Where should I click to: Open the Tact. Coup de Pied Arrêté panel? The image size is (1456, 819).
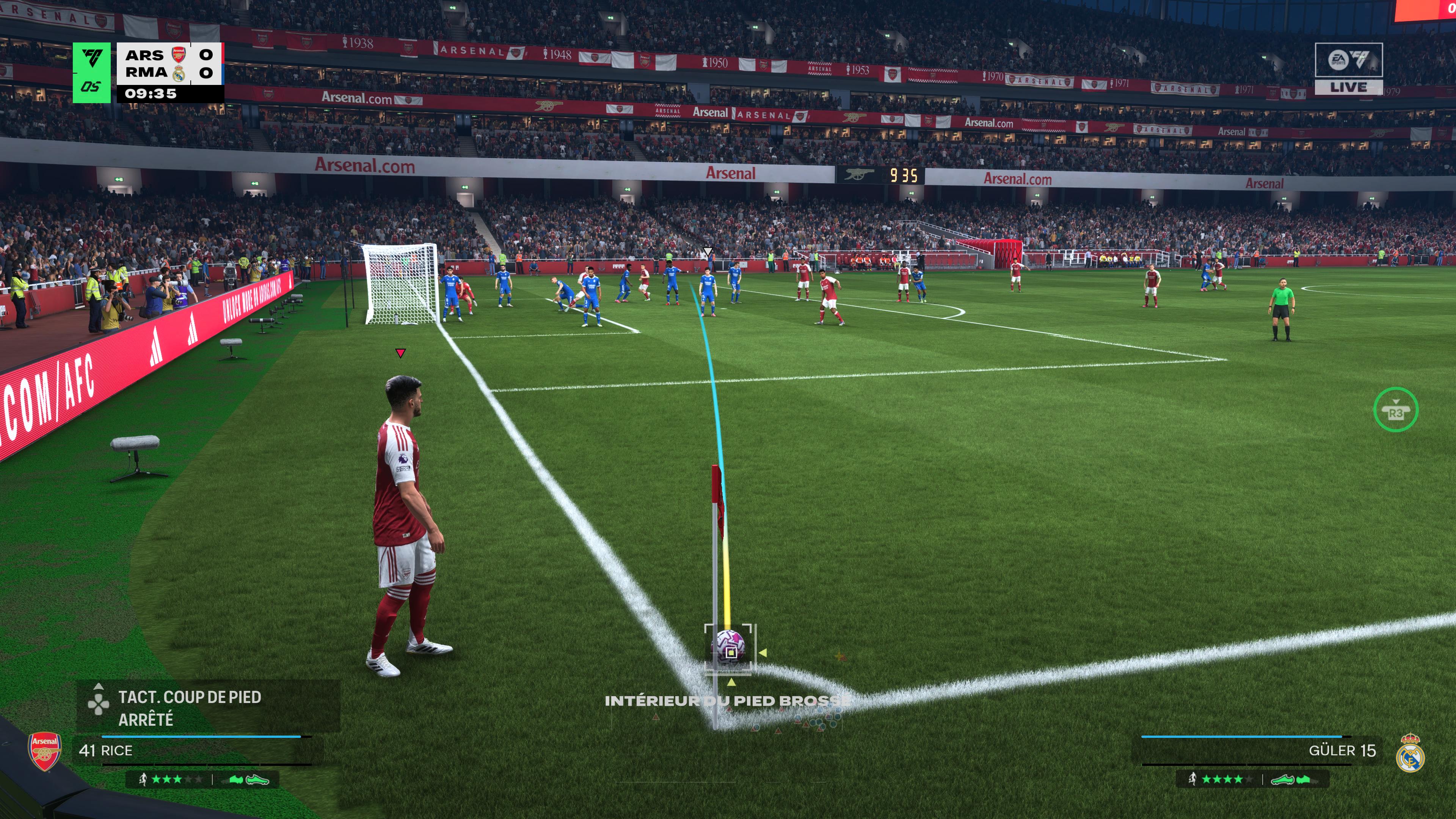pyautogui.click(x=189, y=707)
